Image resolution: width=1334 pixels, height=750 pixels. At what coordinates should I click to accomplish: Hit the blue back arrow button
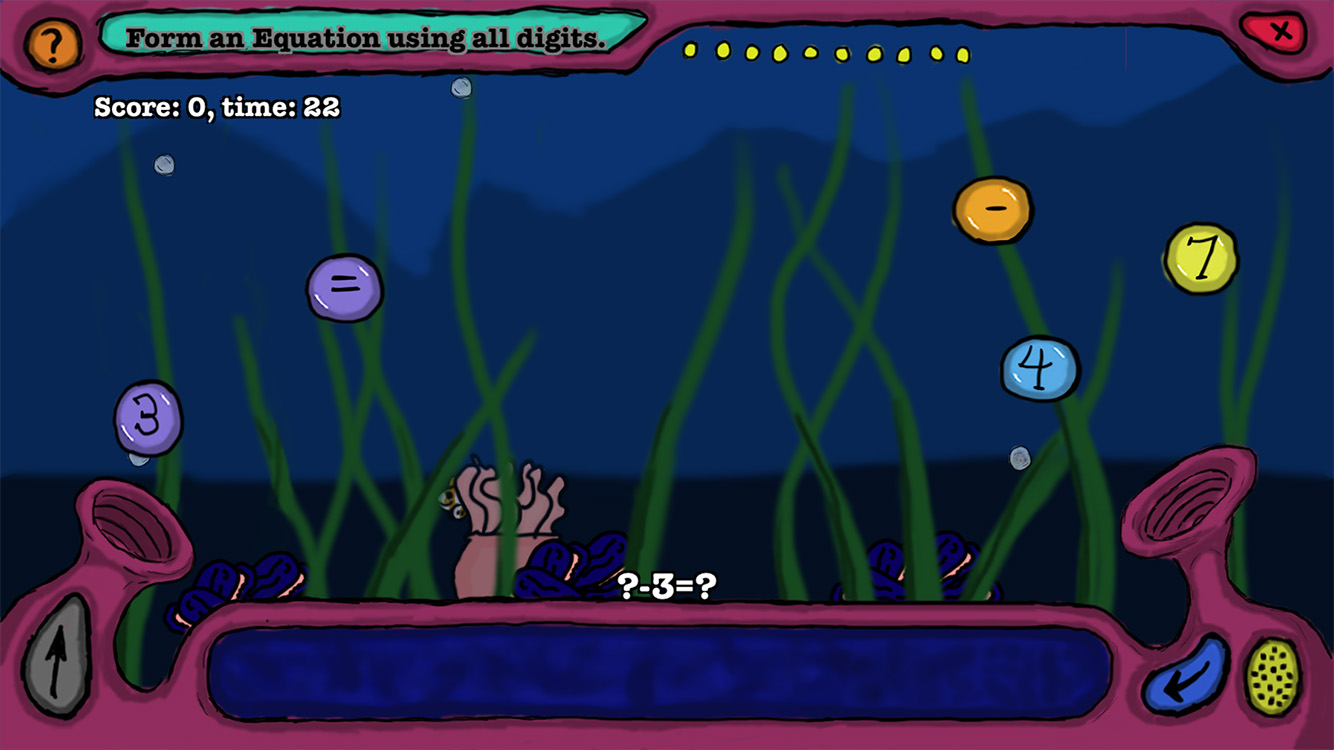[1186, 675]
